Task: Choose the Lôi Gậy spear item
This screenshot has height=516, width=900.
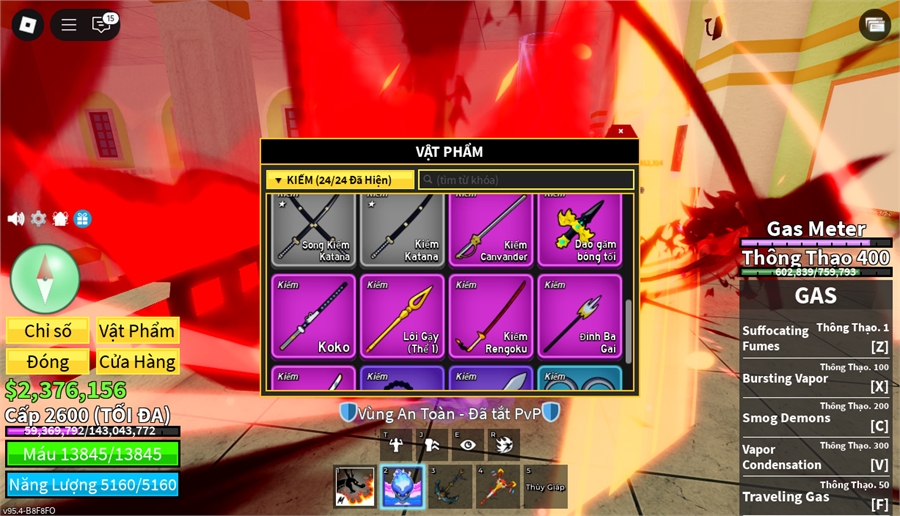Action: coord(401,315)
